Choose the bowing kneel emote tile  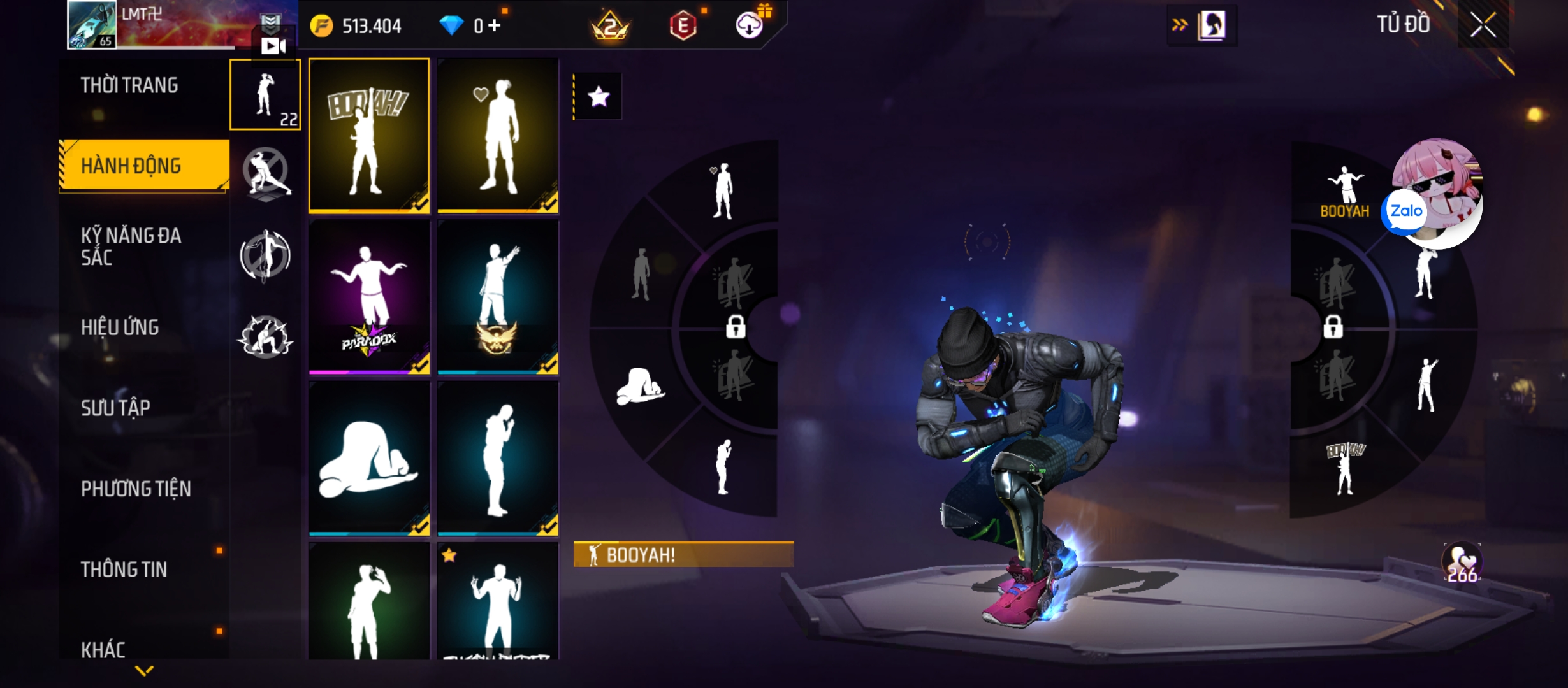click(x=369, y=459)
